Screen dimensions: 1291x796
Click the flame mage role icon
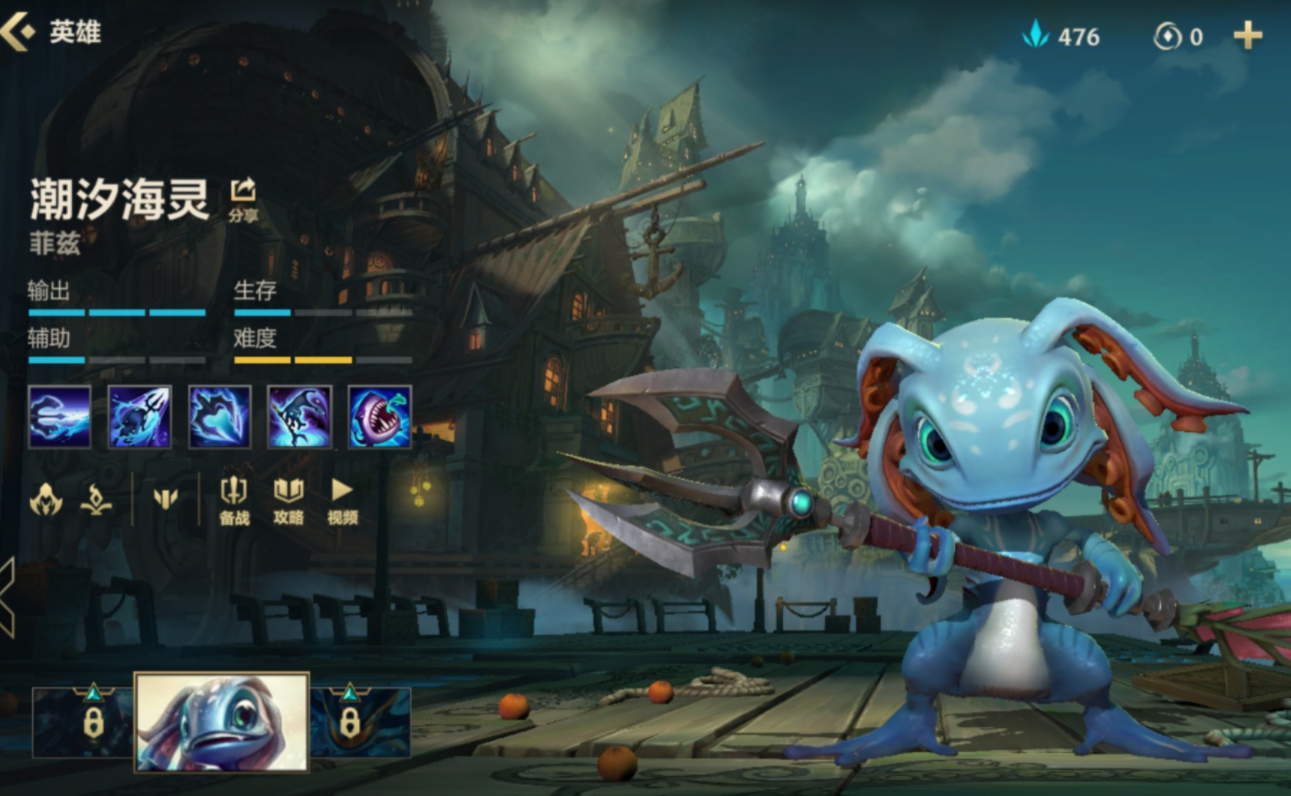pos(96,498)
